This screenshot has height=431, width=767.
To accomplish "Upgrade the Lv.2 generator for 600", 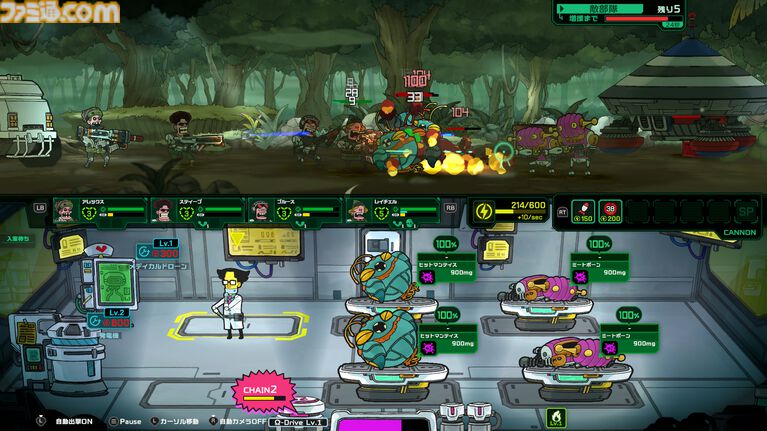I will pyautogui.click(x=112, y=317).
